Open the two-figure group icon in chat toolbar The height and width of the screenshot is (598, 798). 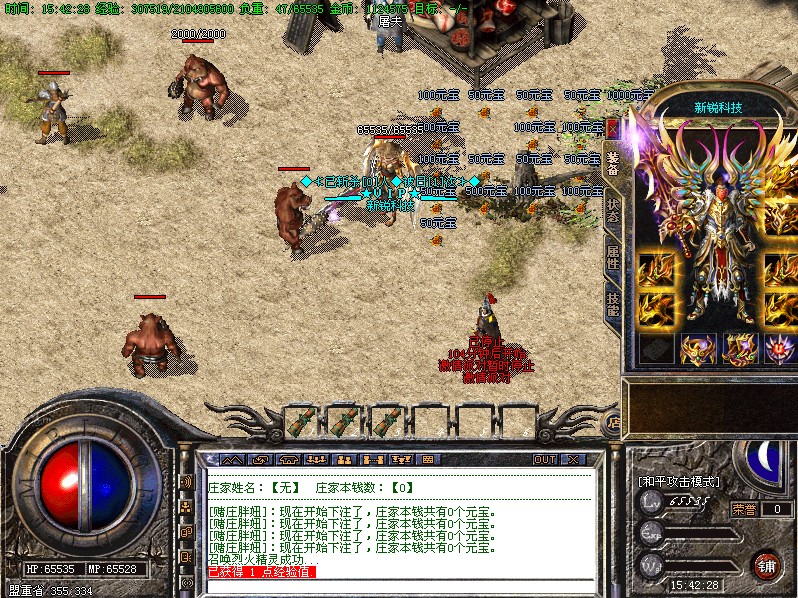[343, 459]
